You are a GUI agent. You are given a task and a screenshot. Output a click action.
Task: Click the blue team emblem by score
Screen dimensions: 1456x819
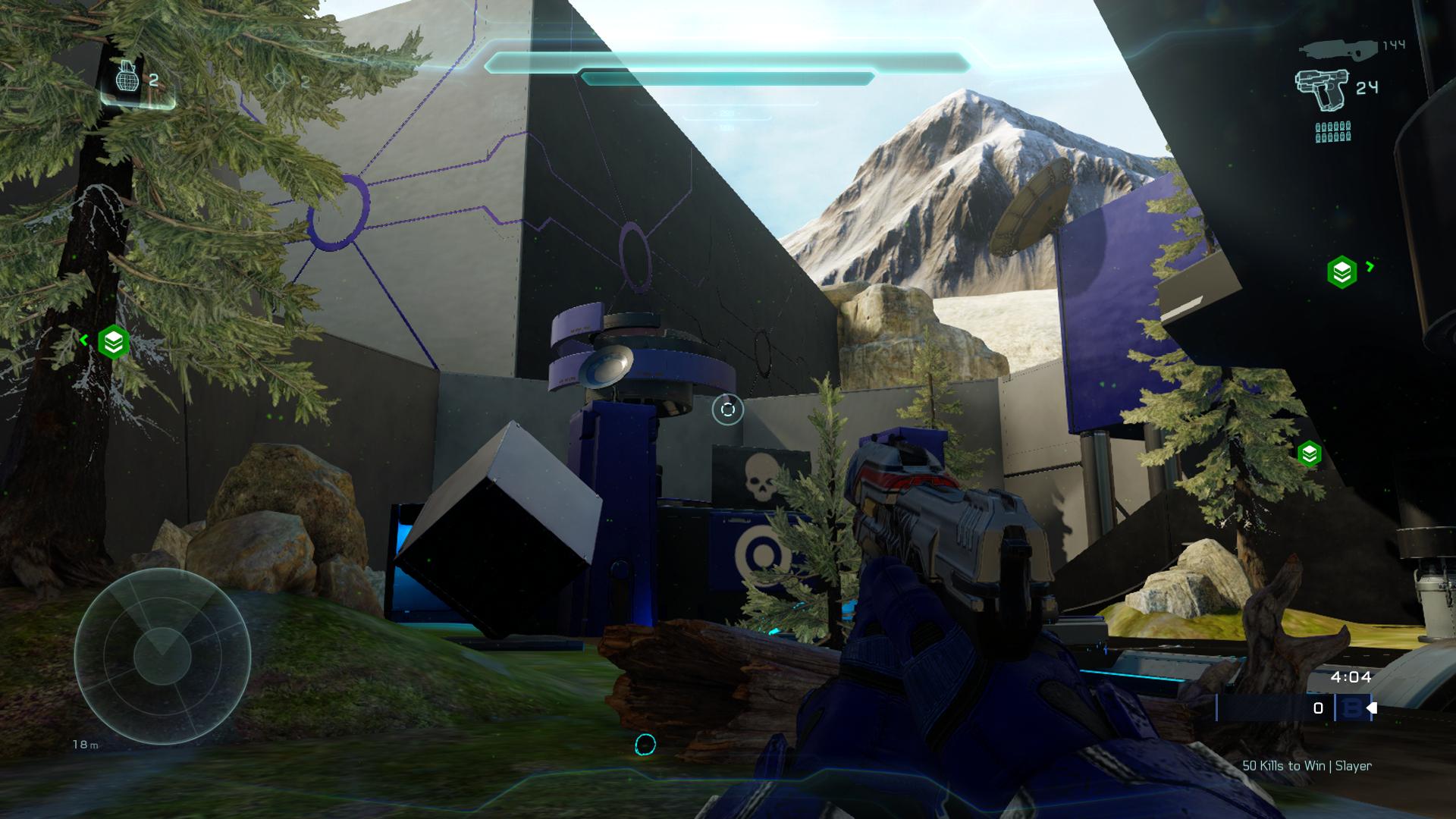(1351, 708)
